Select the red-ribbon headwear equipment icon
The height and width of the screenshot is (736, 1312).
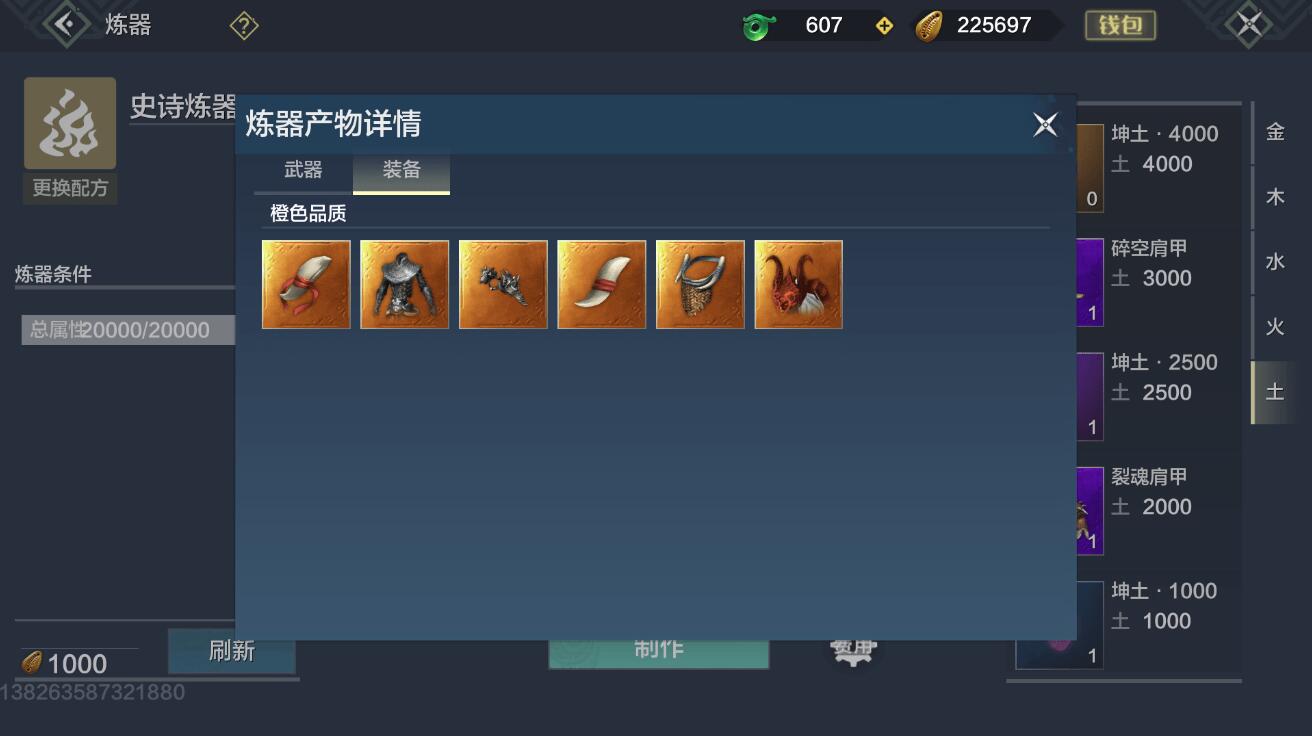305,284
